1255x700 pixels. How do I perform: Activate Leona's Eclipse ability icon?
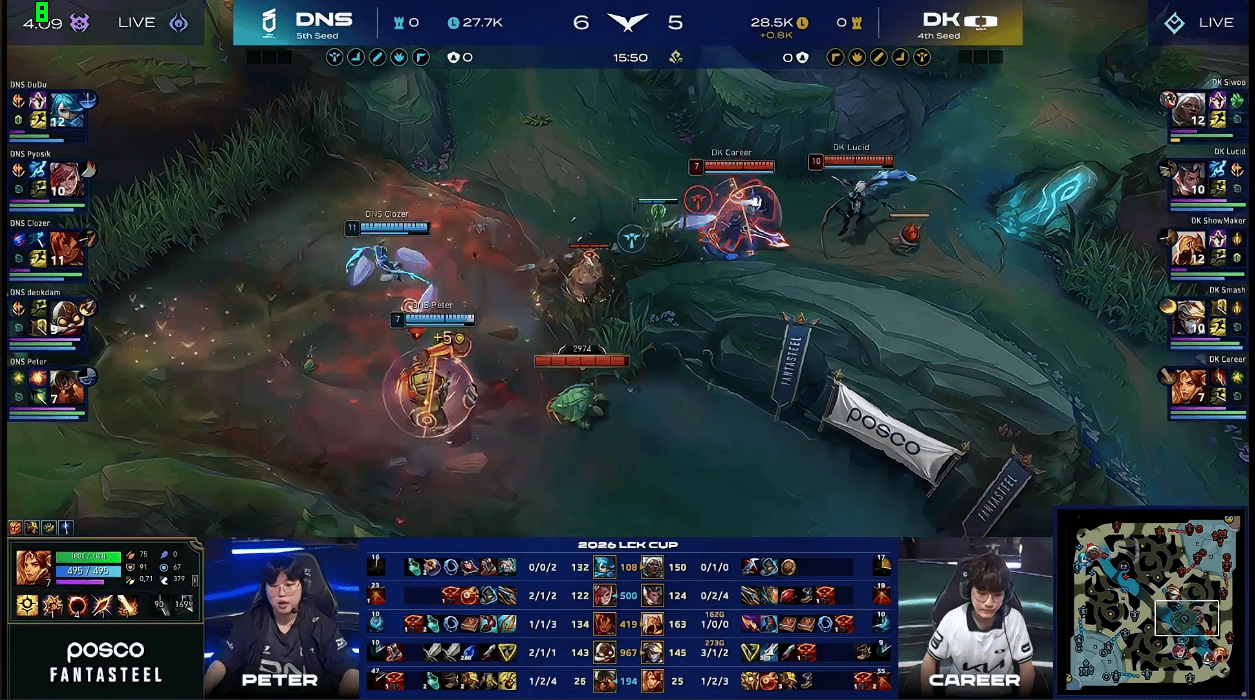[x=77, y=605]
